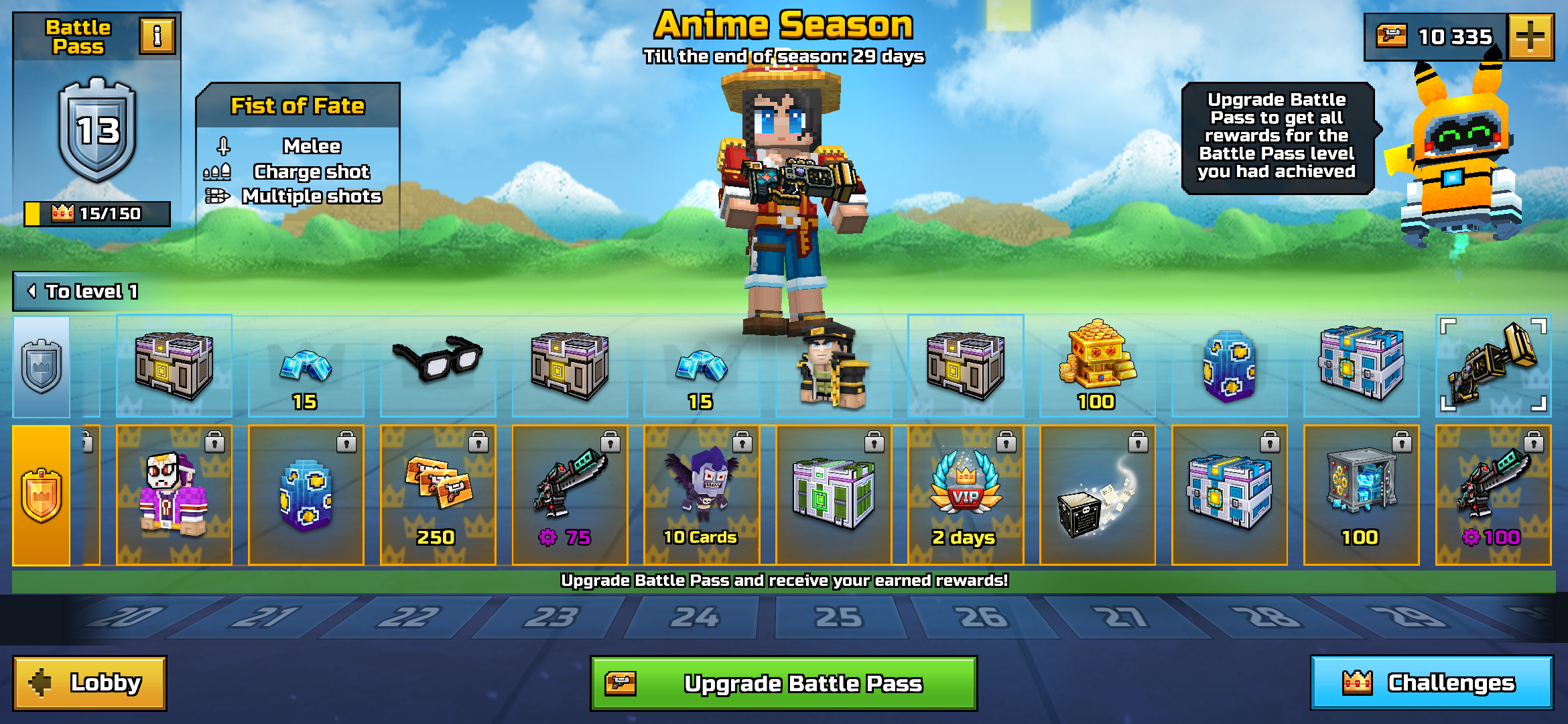Return to the Lobby
This screenshot has width=1568, height=724.
click(x=89, y=681)
